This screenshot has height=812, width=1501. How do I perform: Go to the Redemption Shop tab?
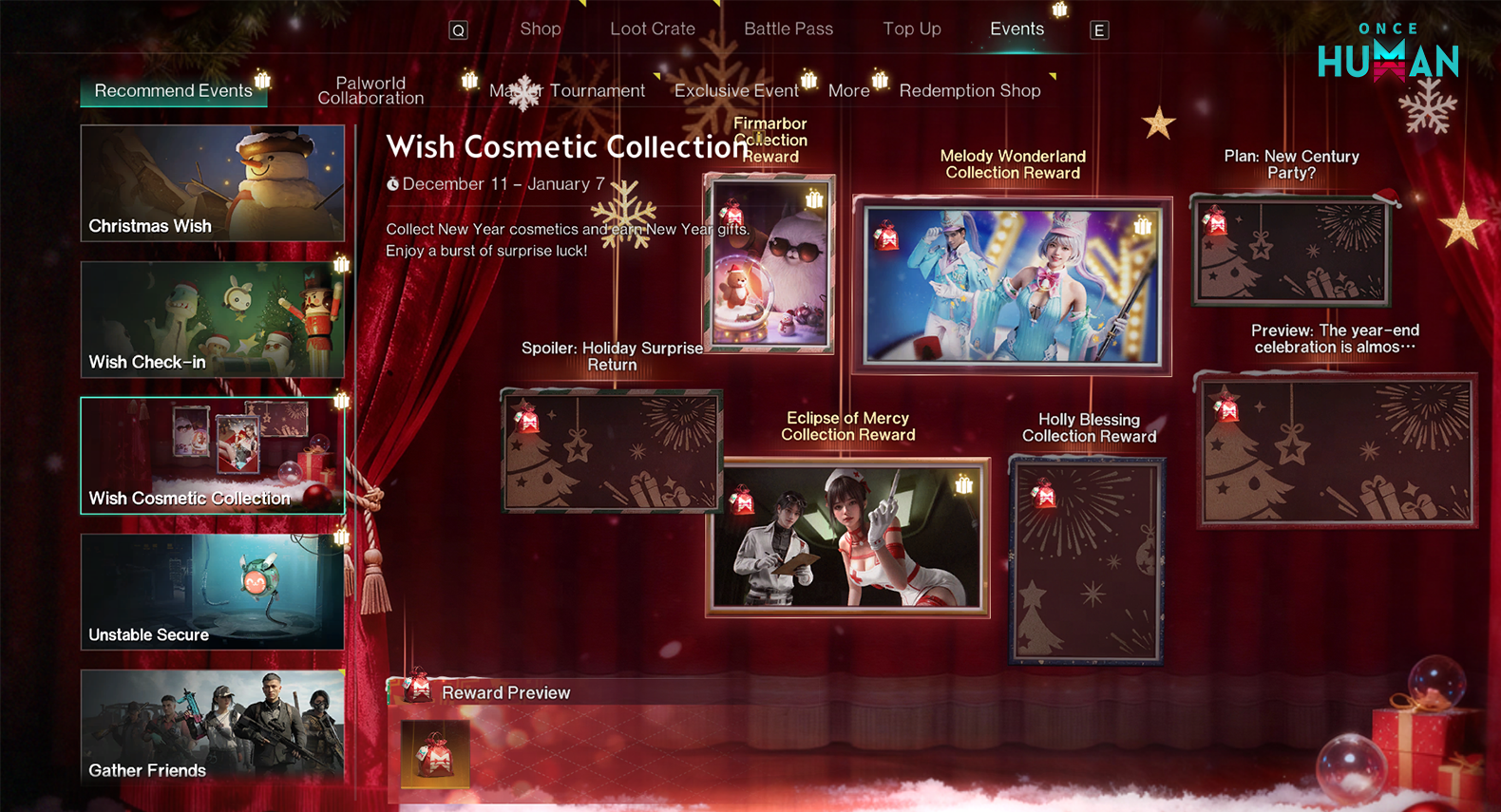click(x=969, y=91)
